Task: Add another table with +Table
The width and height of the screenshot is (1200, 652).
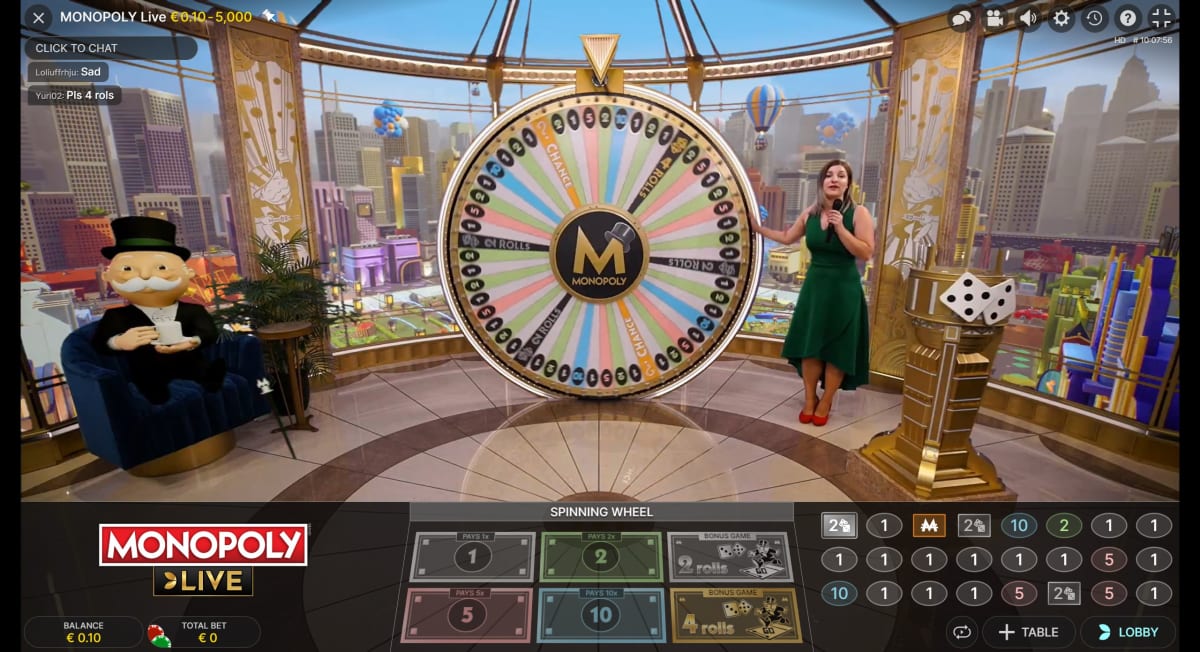Action: click(1028, 632)
